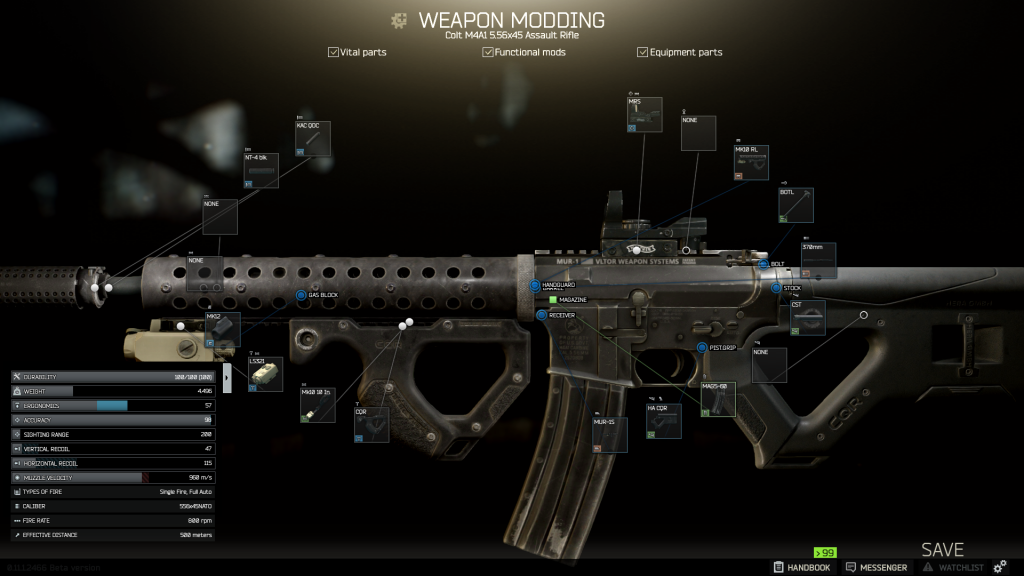
Task: Open the Messenger
Action: point(876,567)
